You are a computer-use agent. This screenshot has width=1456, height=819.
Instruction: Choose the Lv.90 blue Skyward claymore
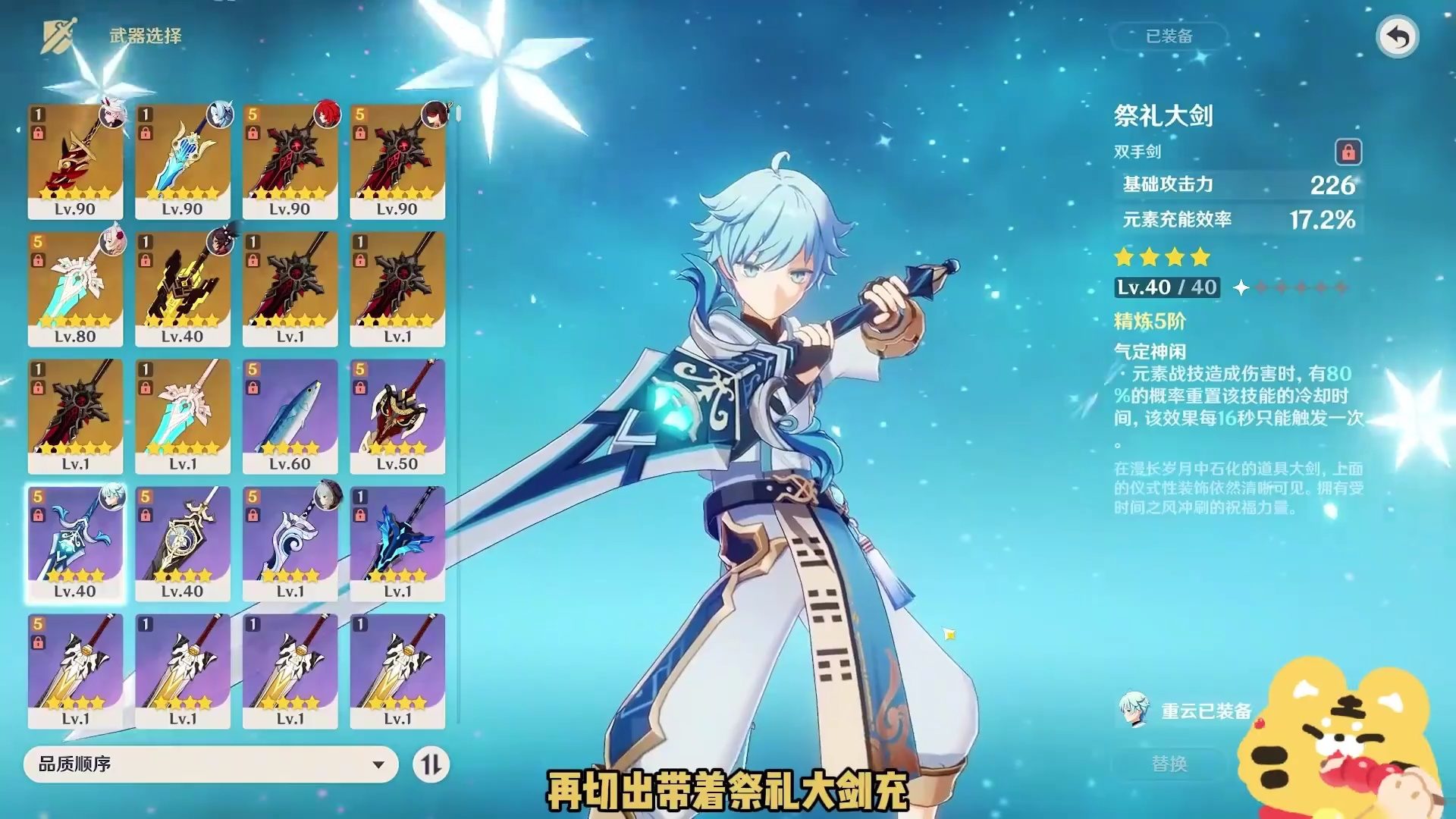(182, 161)
